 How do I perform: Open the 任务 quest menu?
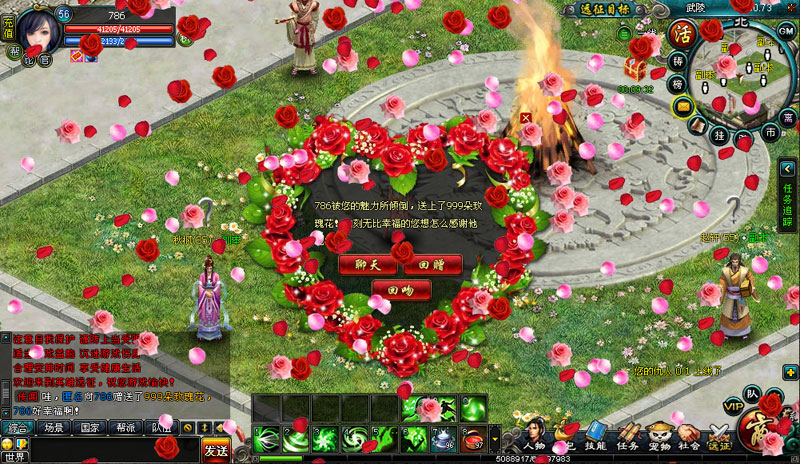click(x=629, y=437)
